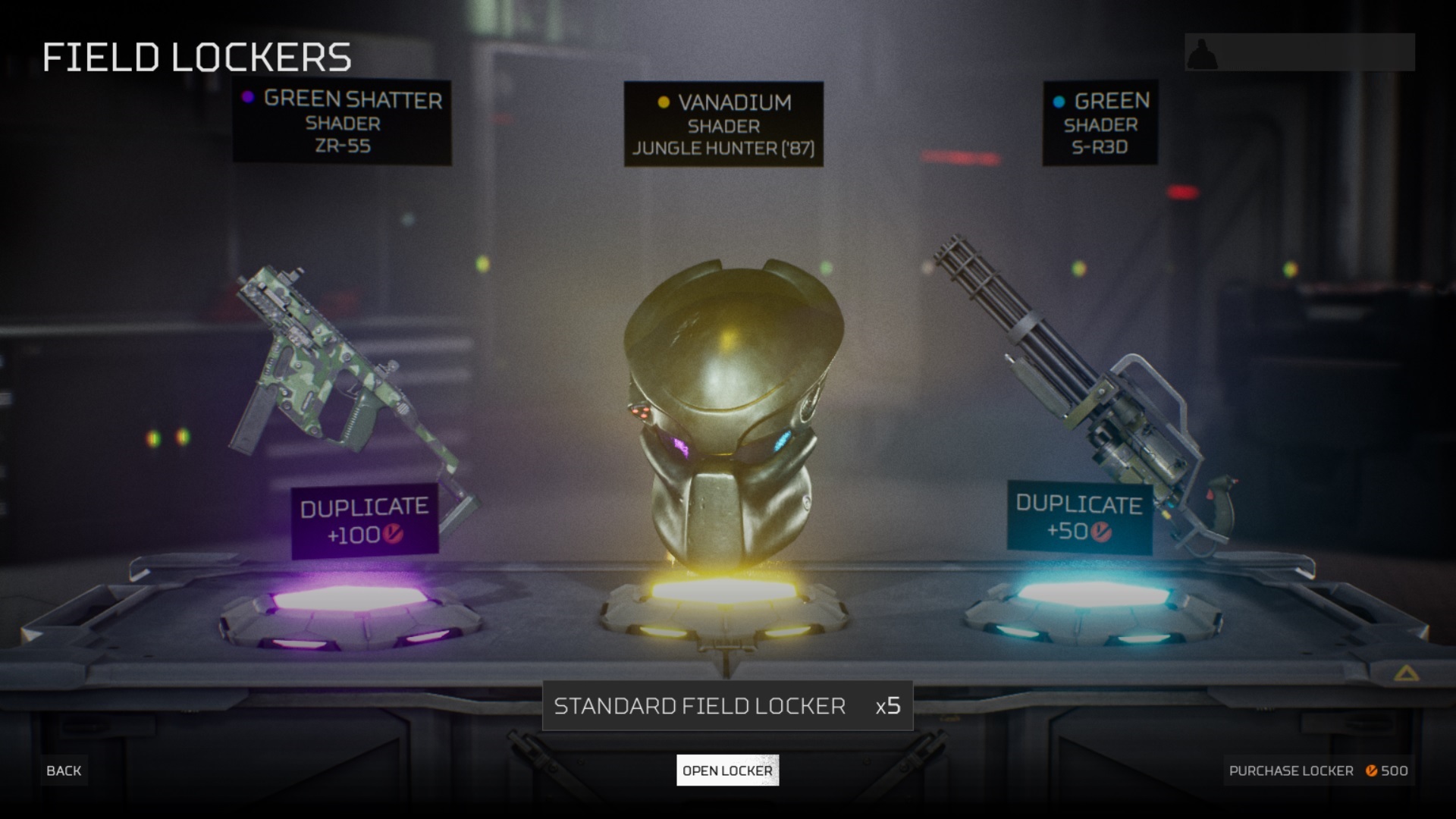This screenshot has height=819, width=1456.
Task: Open the player profile panel
Action: click(x=1299, y=53)
